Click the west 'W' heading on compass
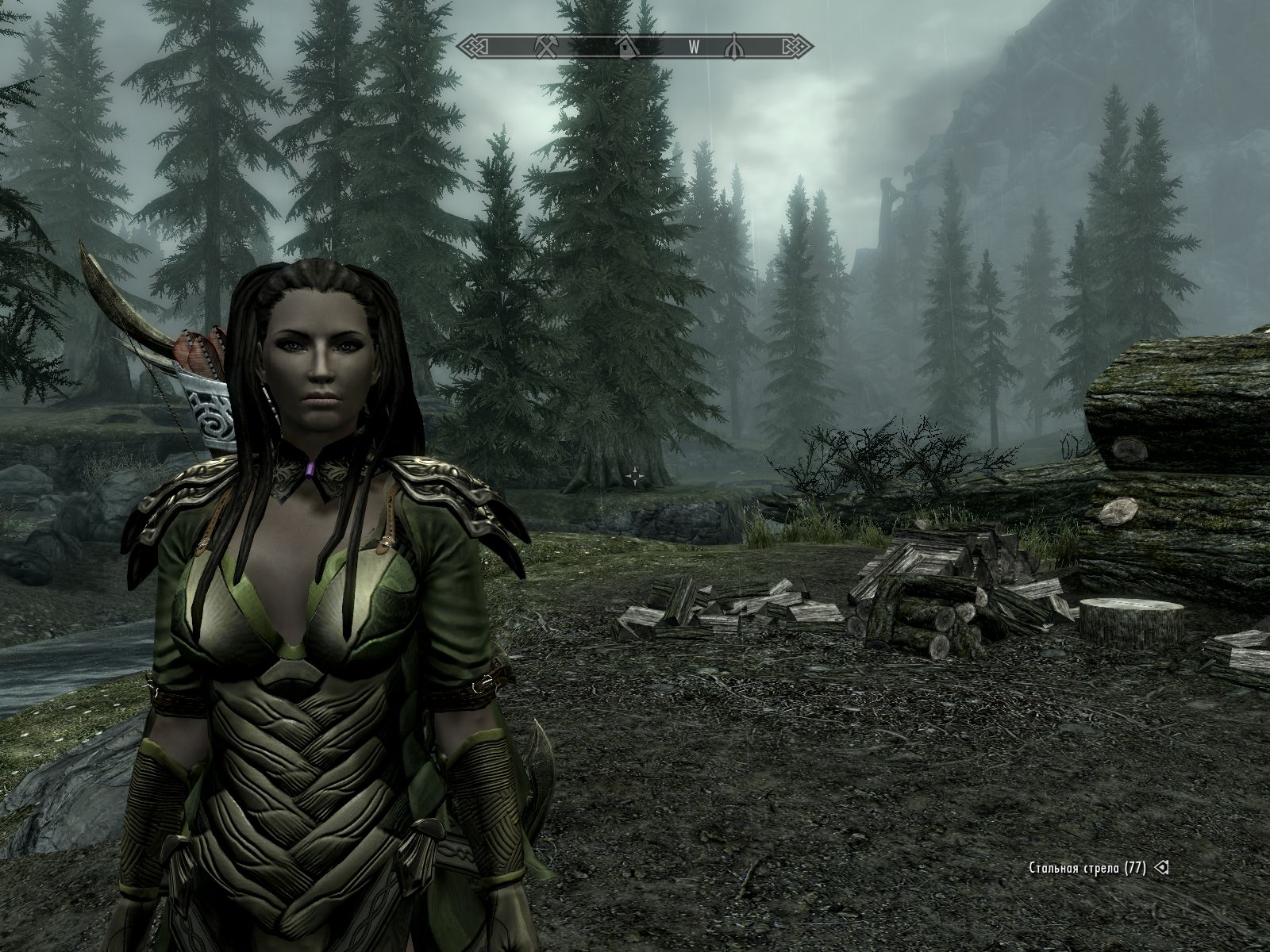The height and width of the screenshot is (952, 1270). tap(693, 46)
